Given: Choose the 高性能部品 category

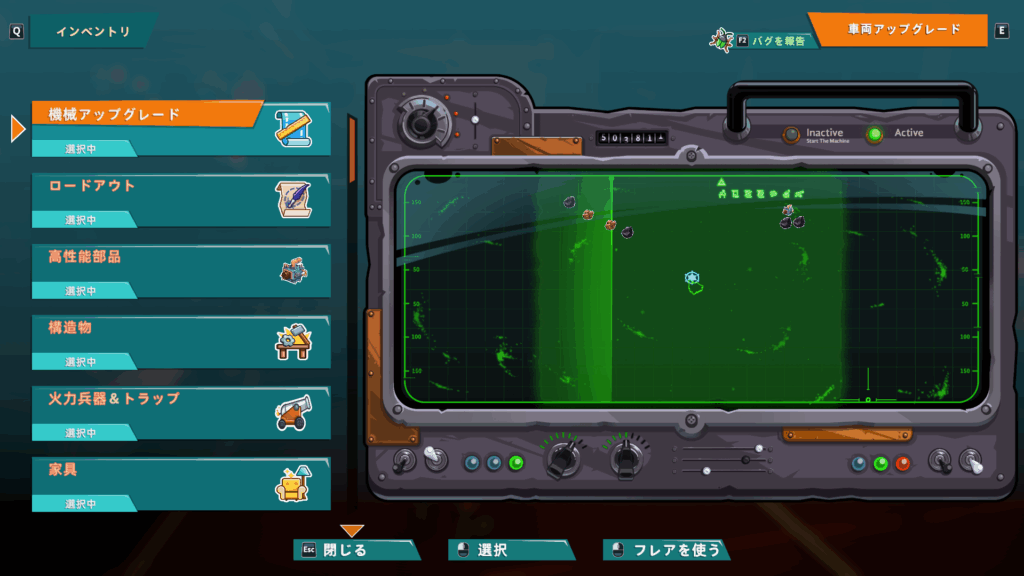Looking at the screenshot, I should pos(180,269).
